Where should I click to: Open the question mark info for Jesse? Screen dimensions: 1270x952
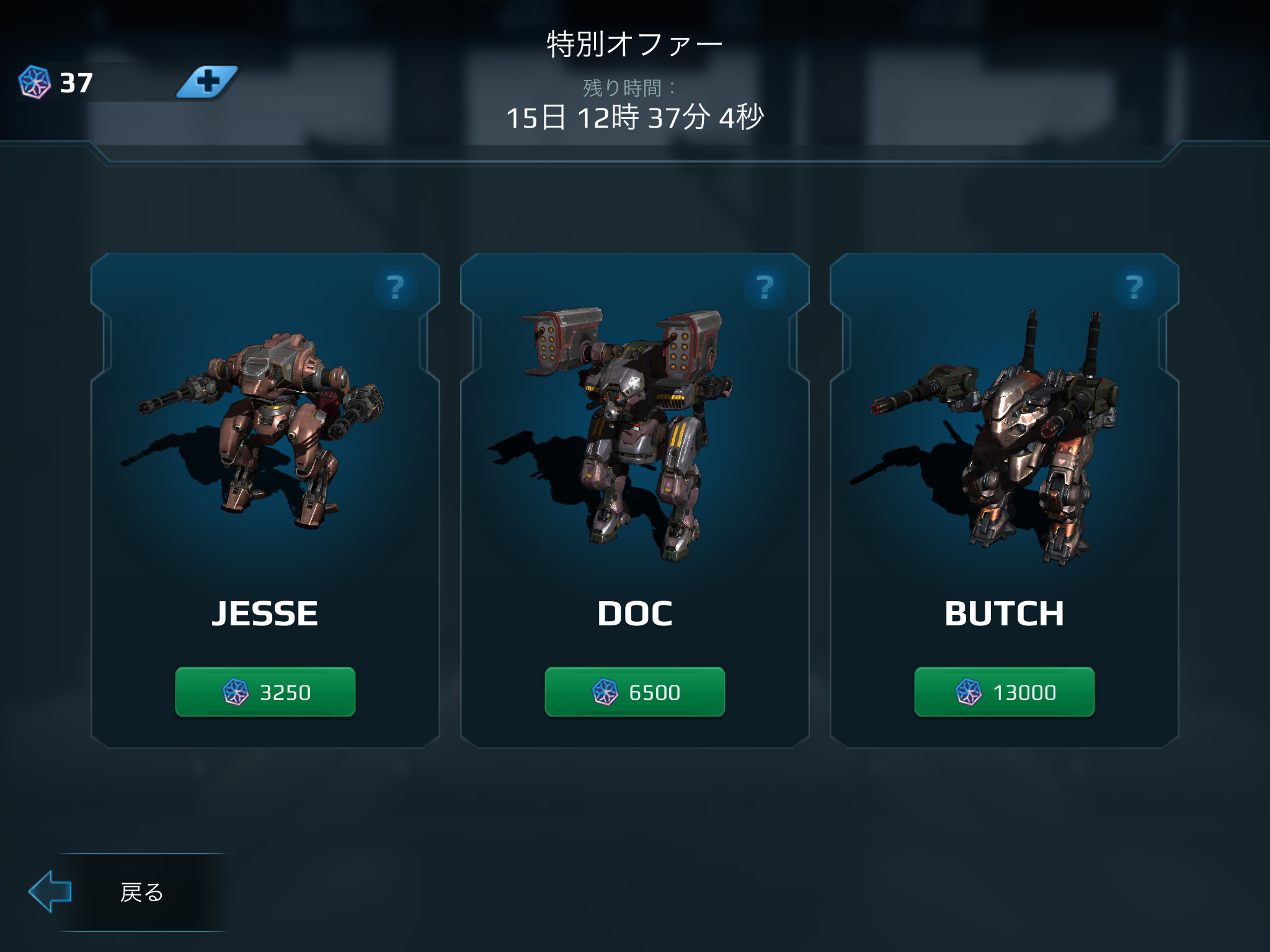[396, 288]
